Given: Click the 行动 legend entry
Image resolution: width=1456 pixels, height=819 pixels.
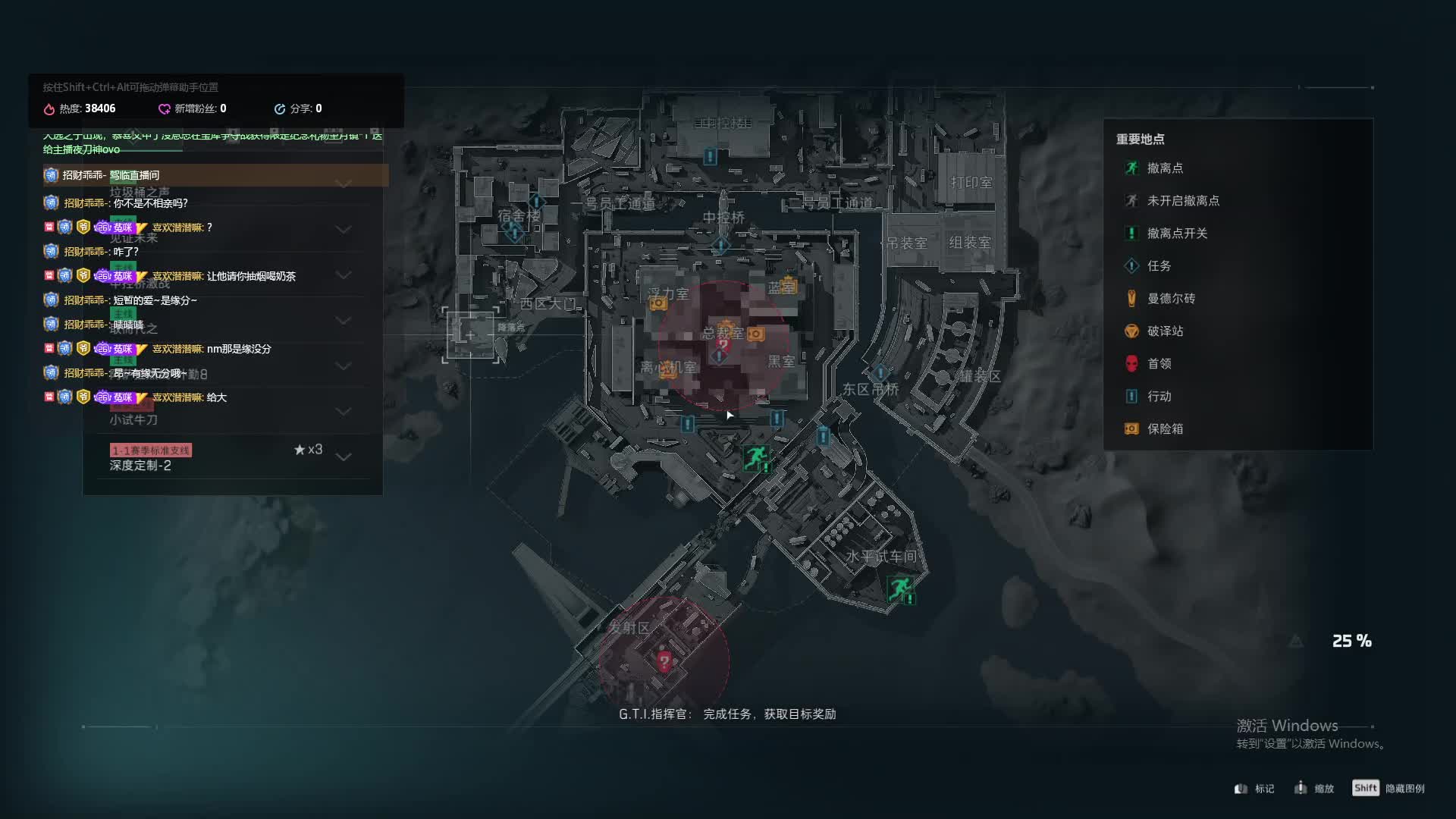Looking at the screenshot, I should [x=1158, y=397].
